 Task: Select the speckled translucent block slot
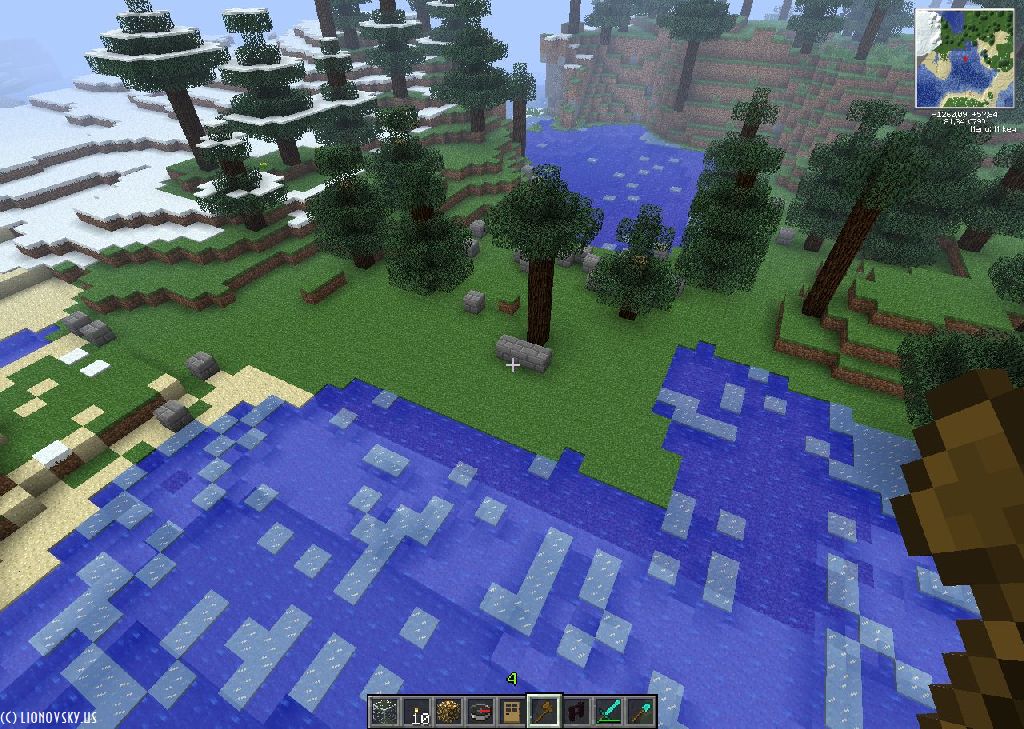384,712
